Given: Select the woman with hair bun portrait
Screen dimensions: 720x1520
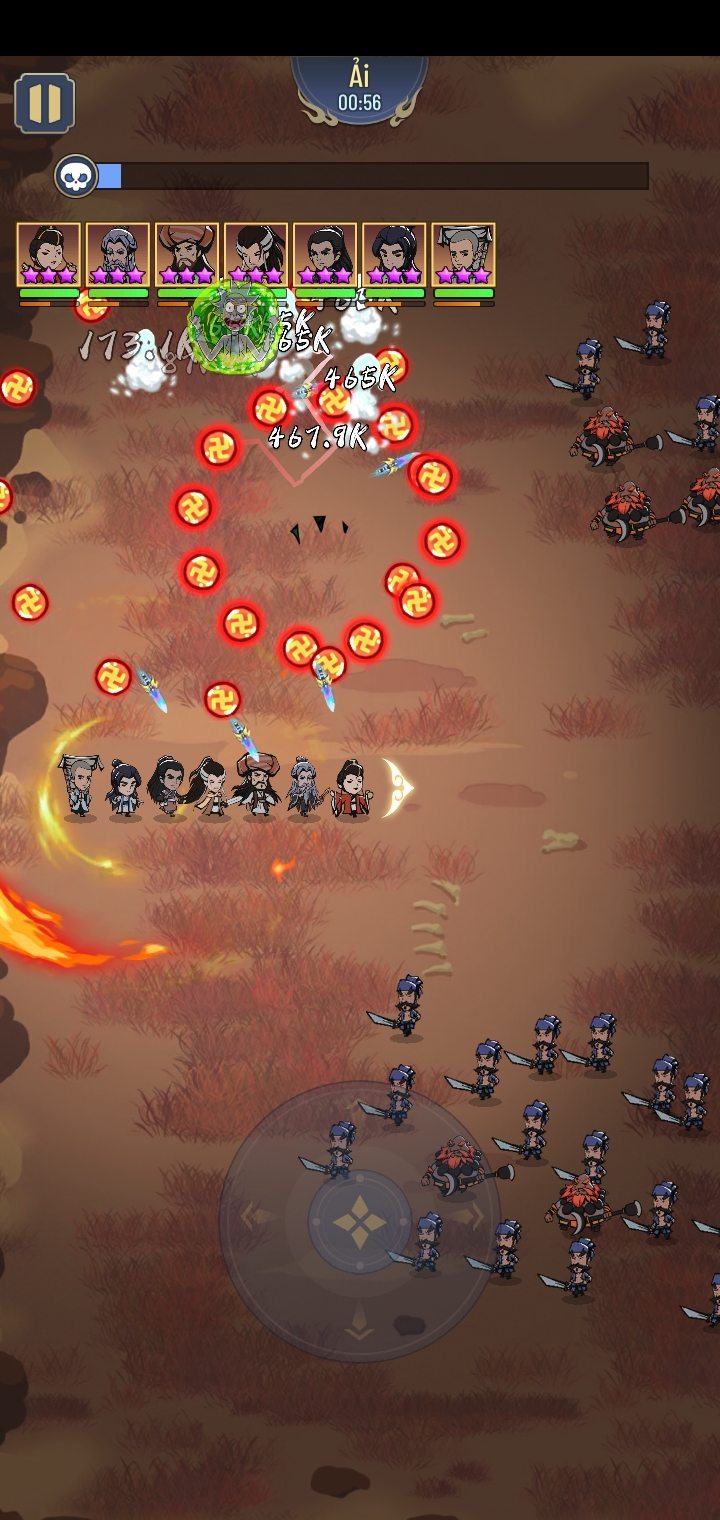Looking at the screenshot, I should 48,255.
